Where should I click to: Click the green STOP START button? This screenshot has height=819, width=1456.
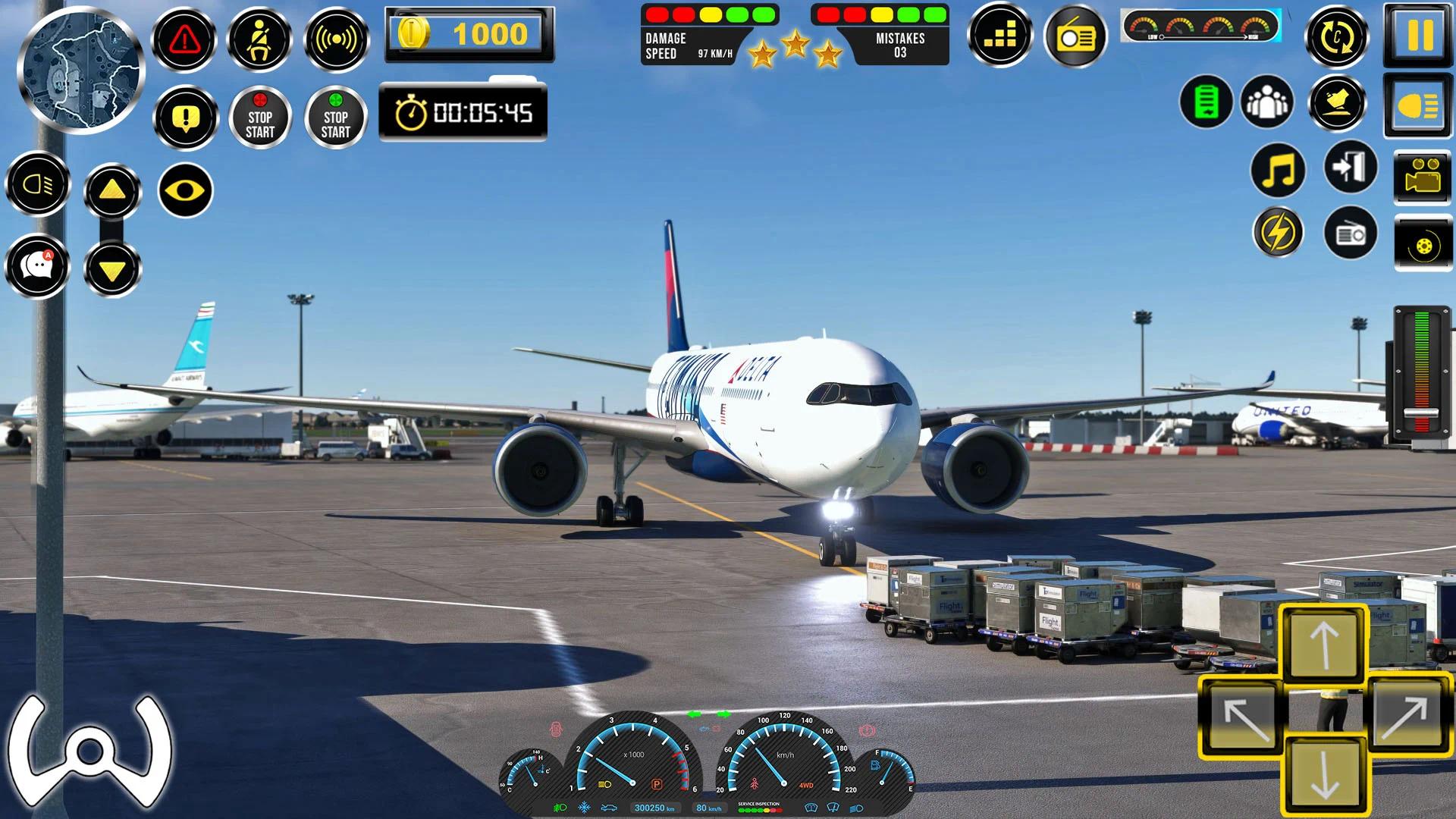[x=336, y=118]
